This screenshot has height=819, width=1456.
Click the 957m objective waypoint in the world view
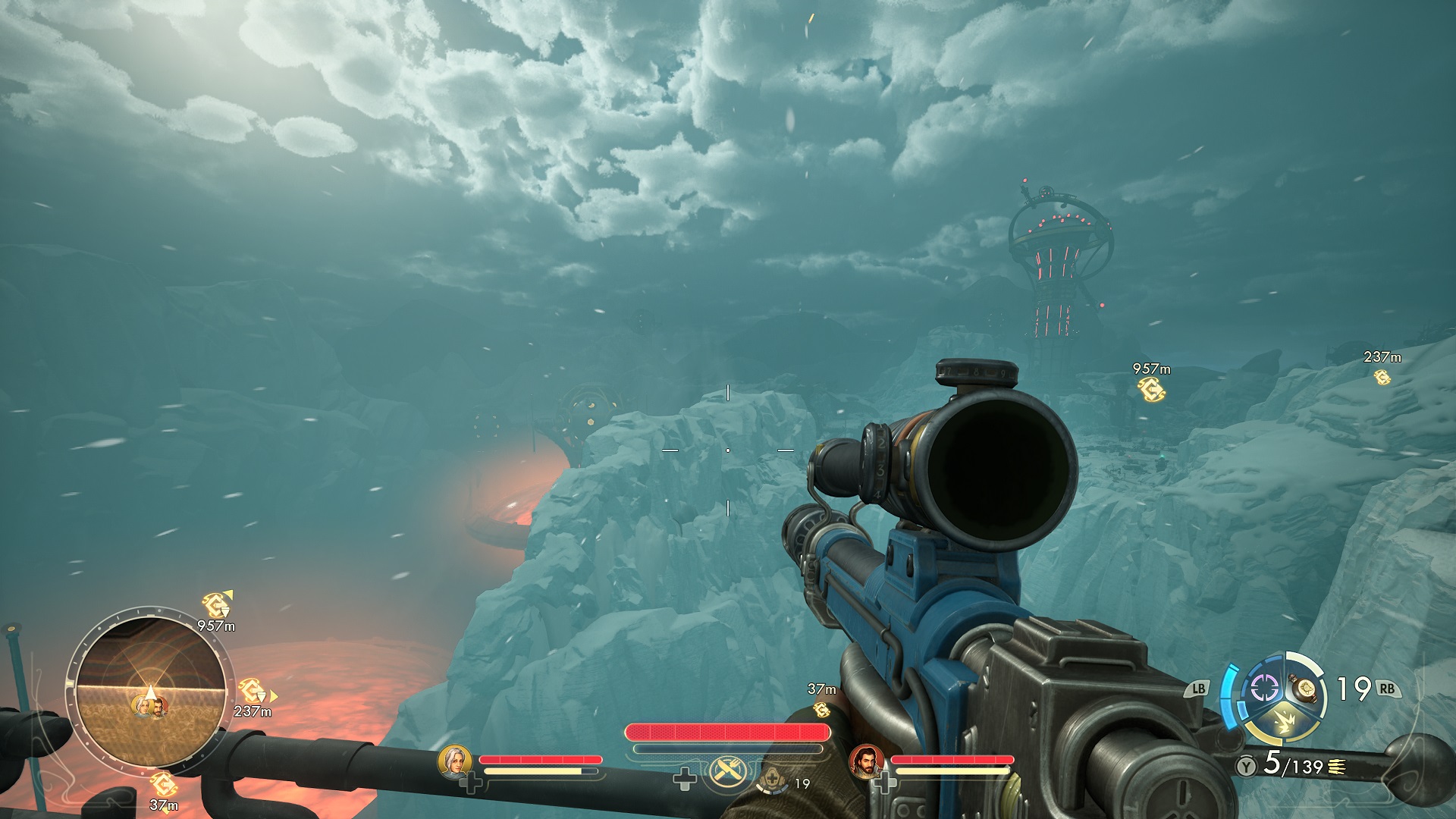coord(1150,389)
